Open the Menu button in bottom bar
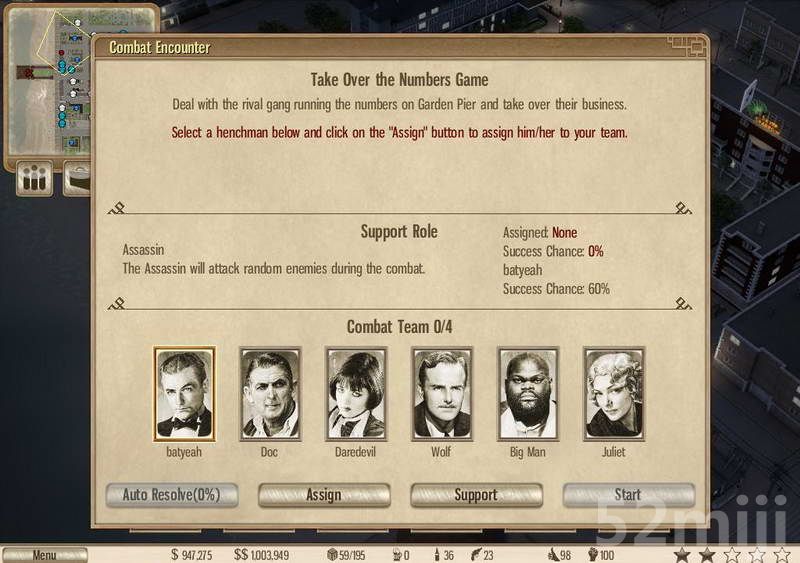The image size is (800, 563). click(x=44, y=555)
